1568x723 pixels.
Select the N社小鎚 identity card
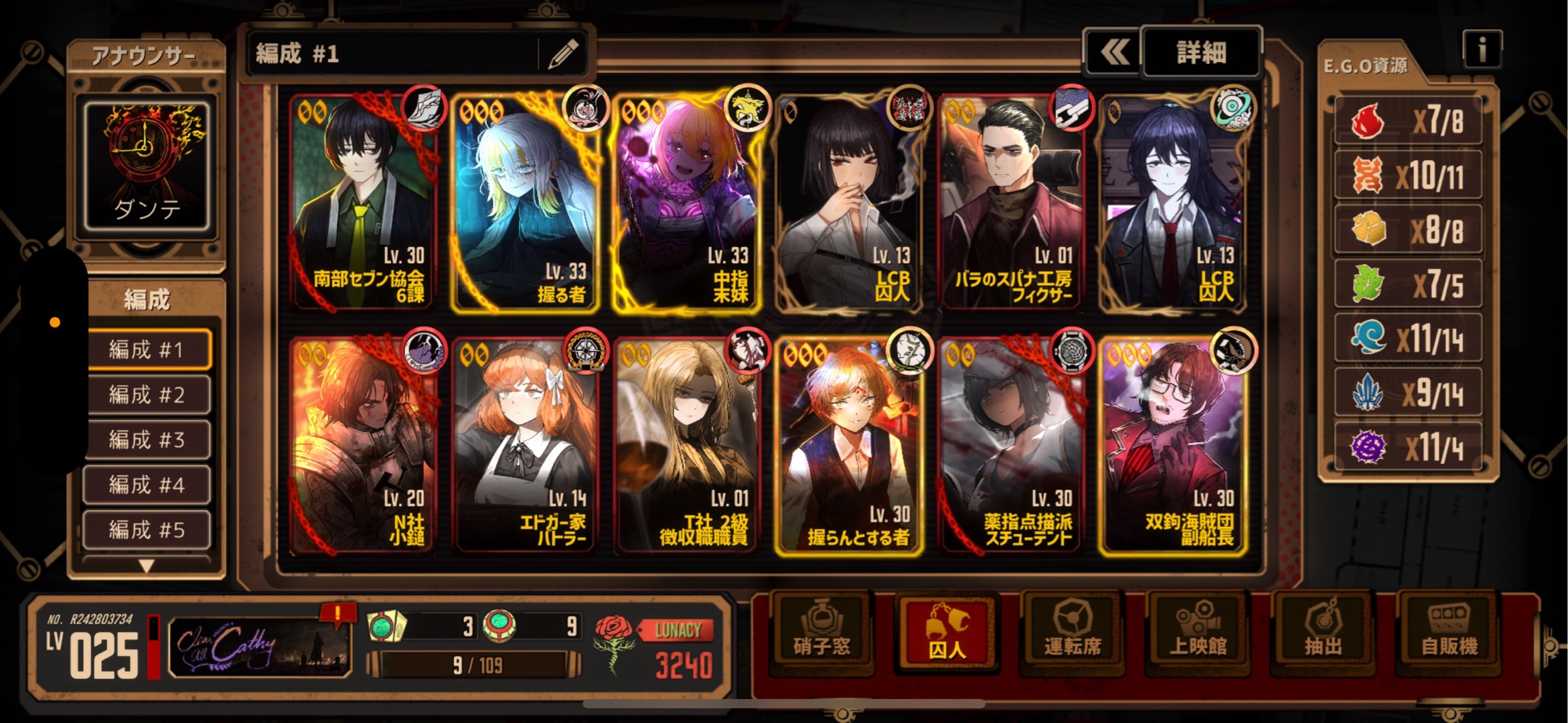click(363, 447)
